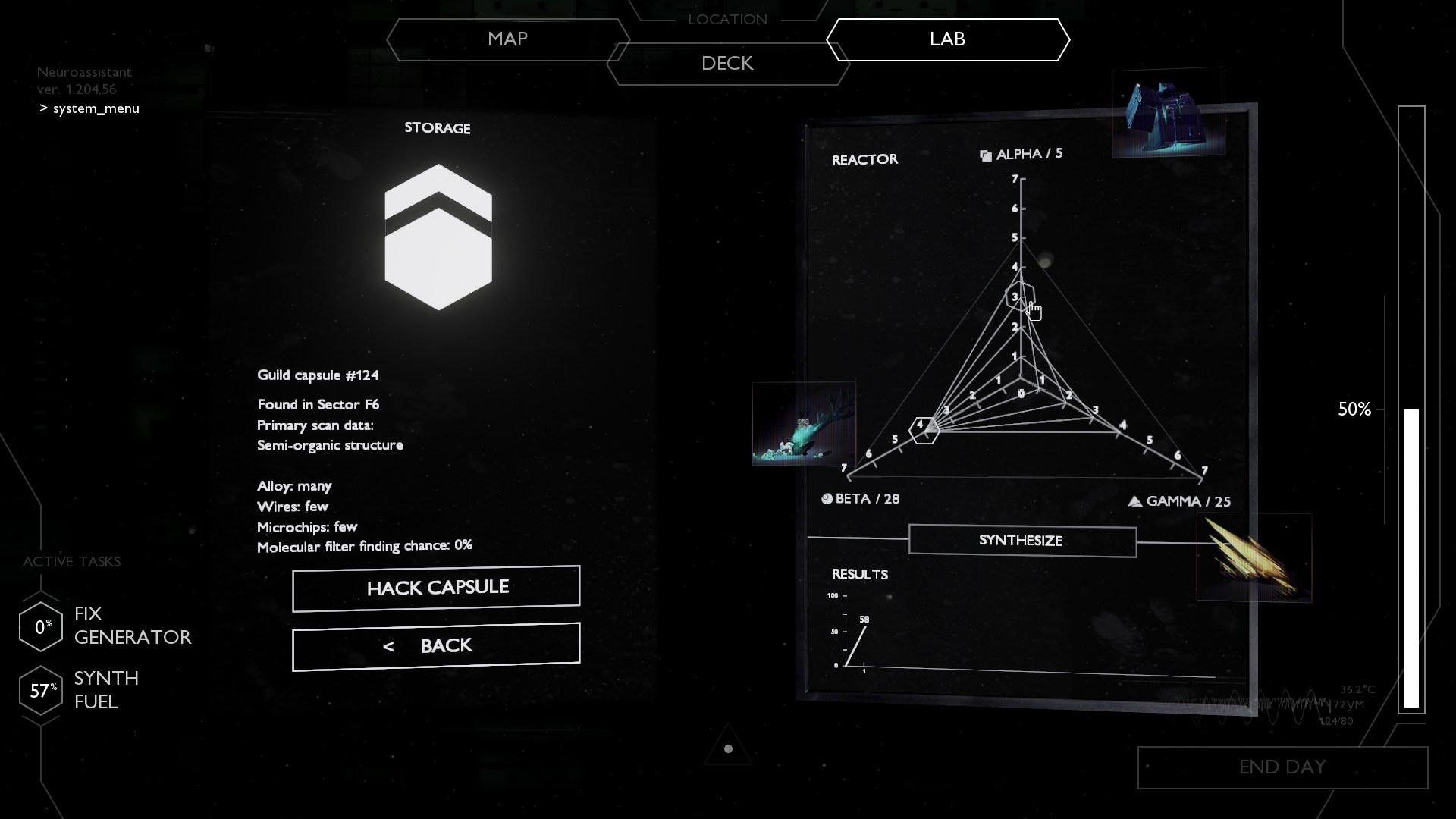
Task: End the current day
Action: tap(1282, 767)
